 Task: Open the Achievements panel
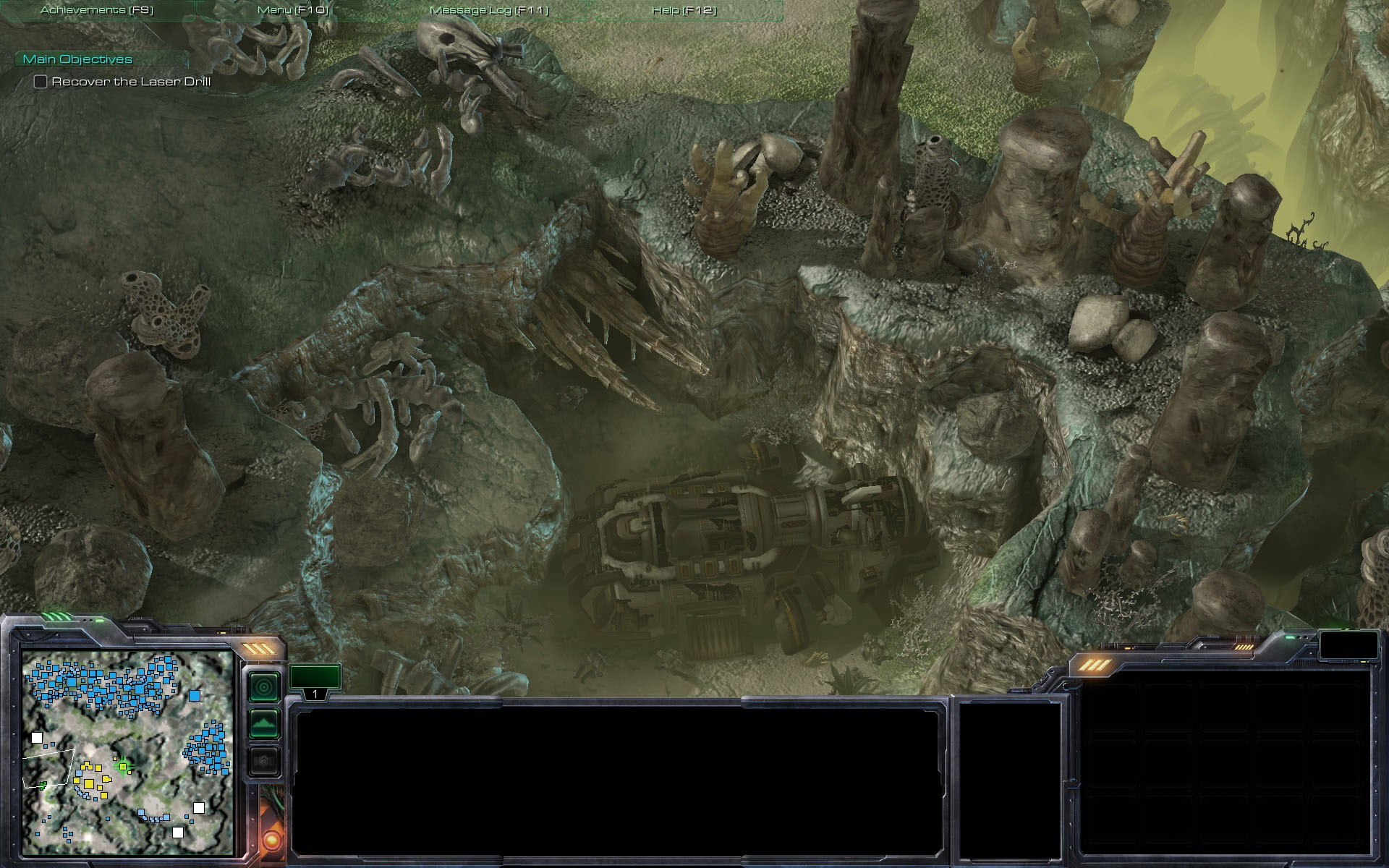tap(97, 10)
